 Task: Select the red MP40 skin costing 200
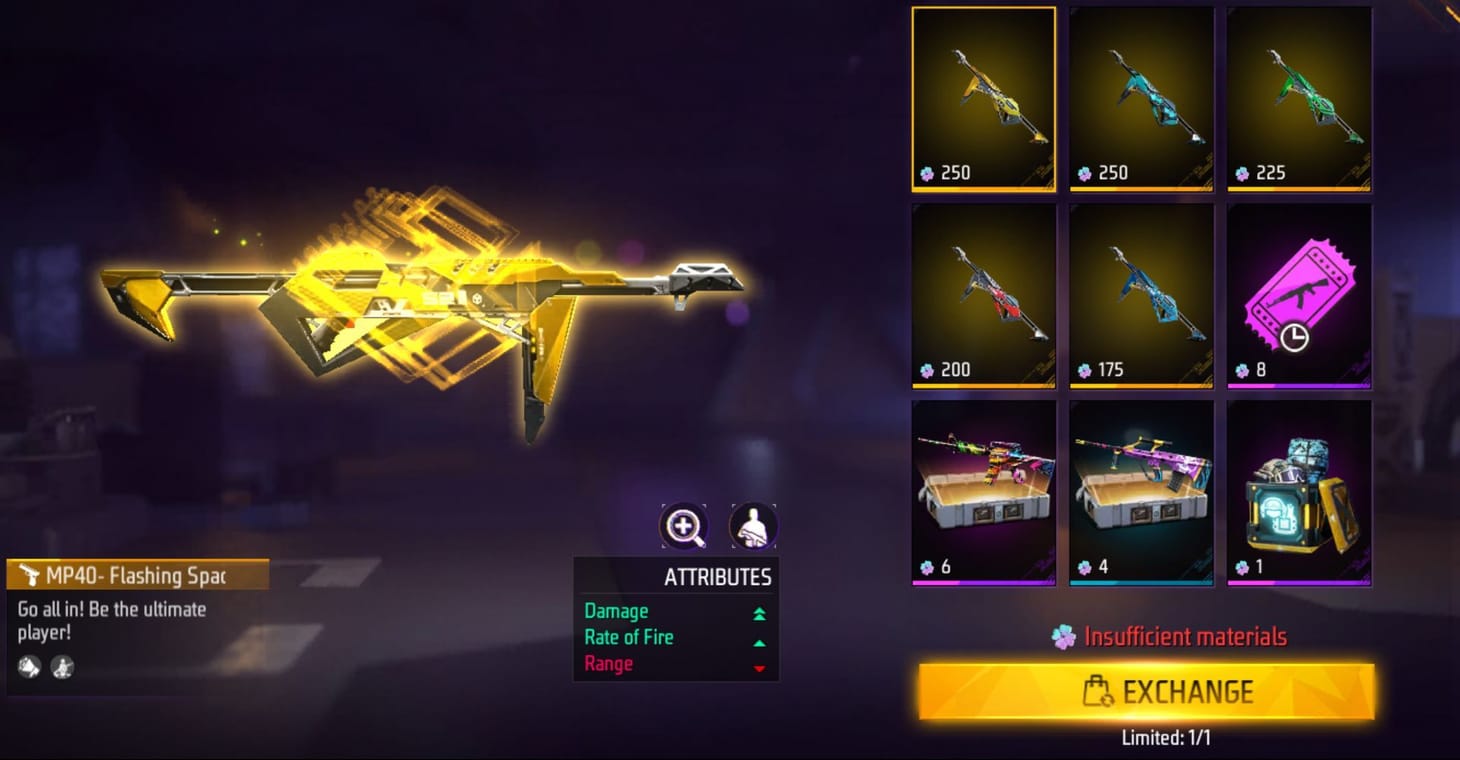pos(983,295)
